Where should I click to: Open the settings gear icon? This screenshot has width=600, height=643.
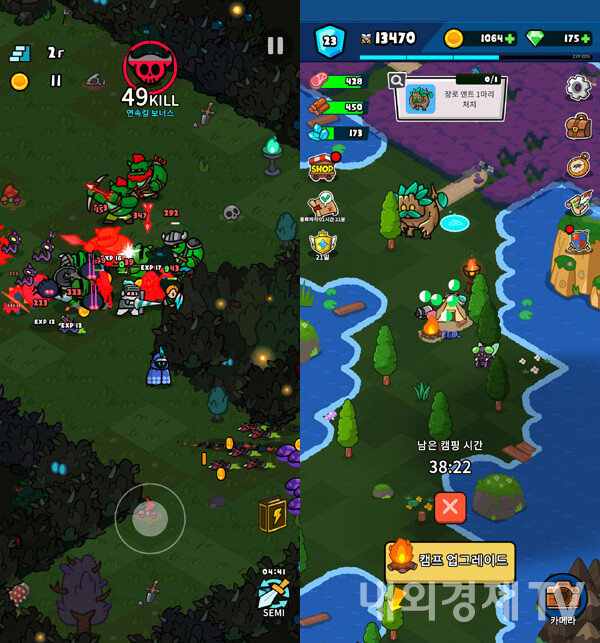click(x=578, y=88)
